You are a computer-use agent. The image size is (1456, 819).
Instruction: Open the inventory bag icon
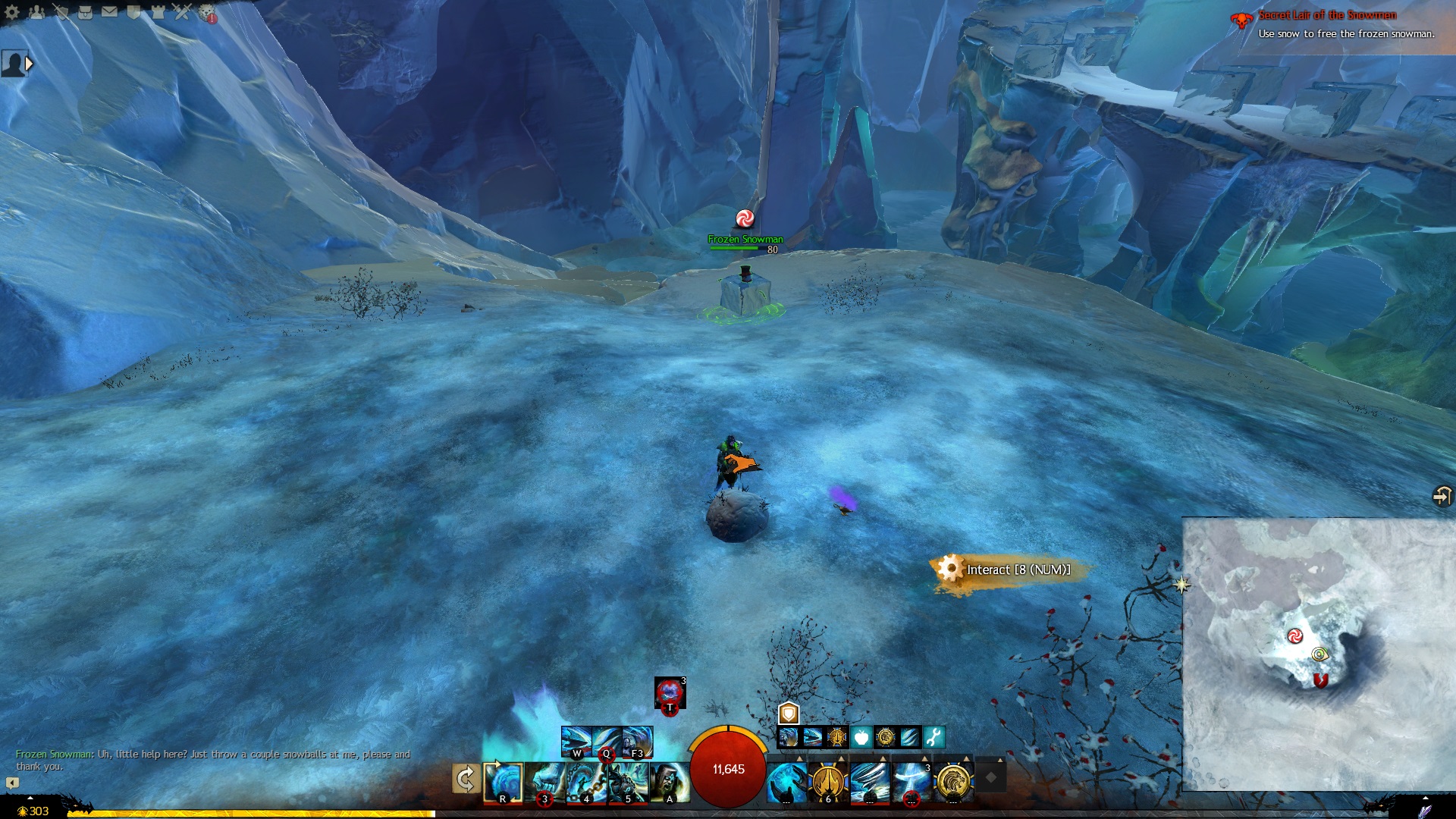pyautogui.click(x=85, y=11)
